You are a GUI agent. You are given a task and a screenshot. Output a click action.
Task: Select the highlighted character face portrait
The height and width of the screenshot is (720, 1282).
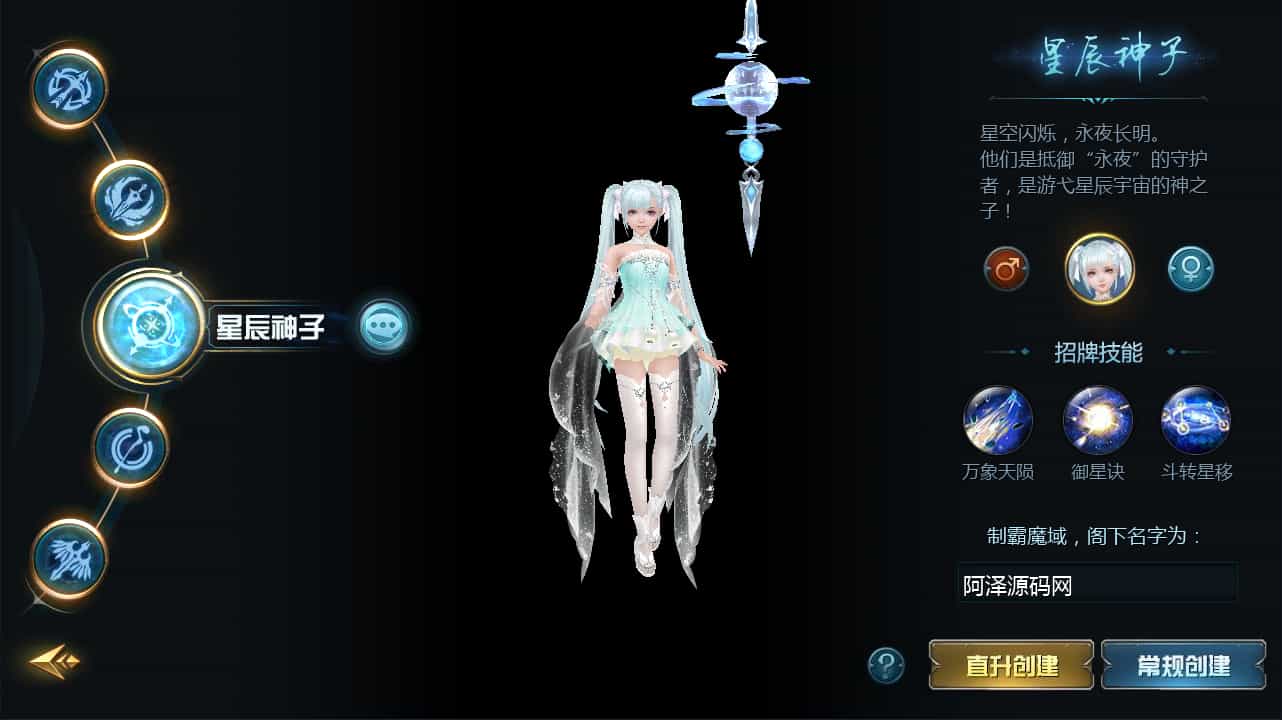pos(1097,266)
